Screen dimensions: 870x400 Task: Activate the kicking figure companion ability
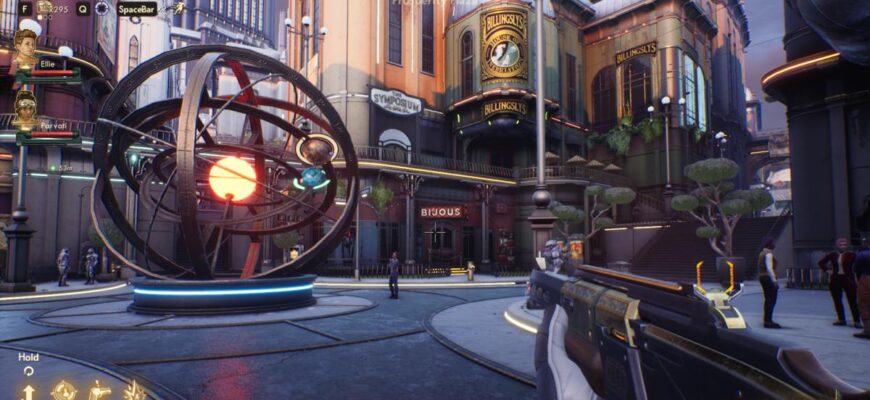[99, 390]
